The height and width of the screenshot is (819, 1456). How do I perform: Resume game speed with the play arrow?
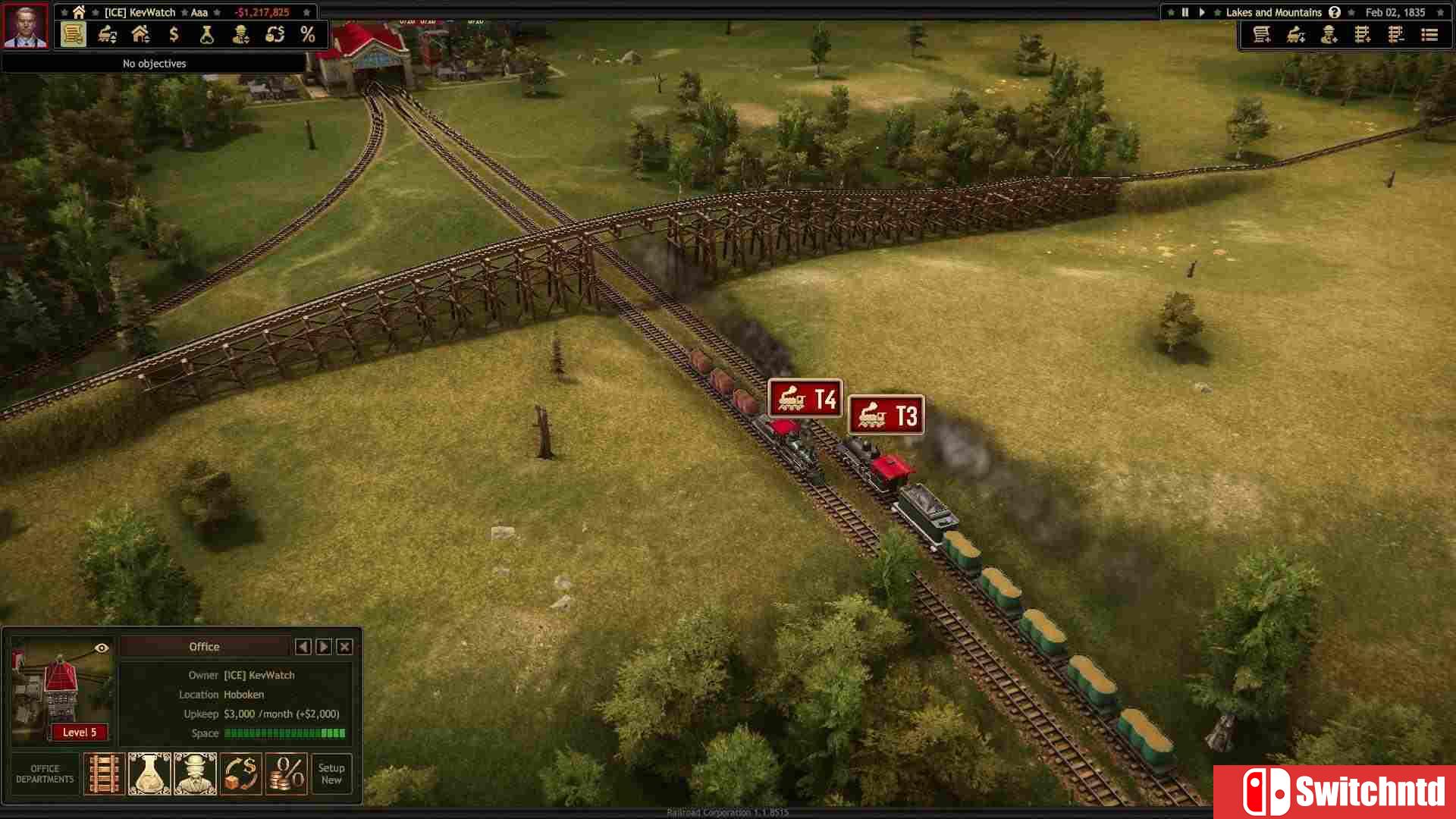click(1202, 12)
